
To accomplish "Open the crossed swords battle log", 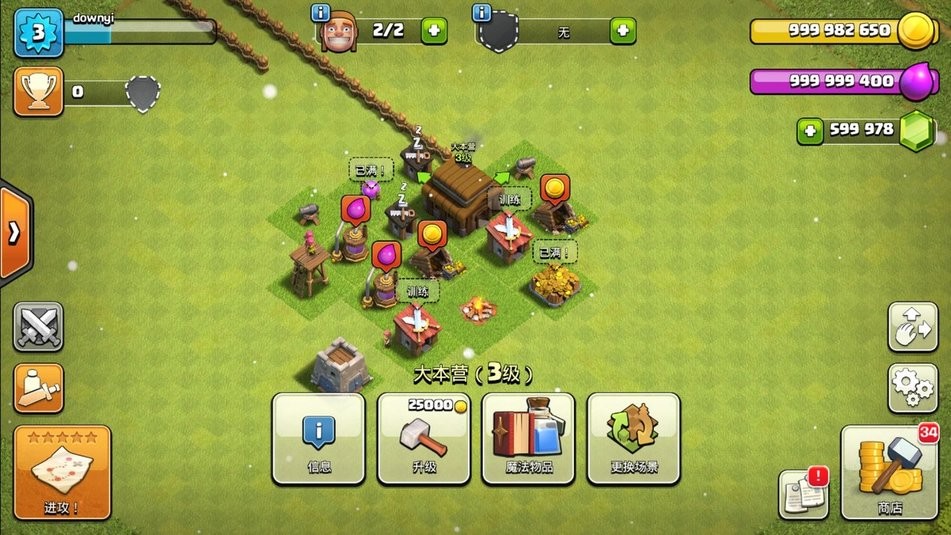I will pyautogui.click(x=38, y=327).
